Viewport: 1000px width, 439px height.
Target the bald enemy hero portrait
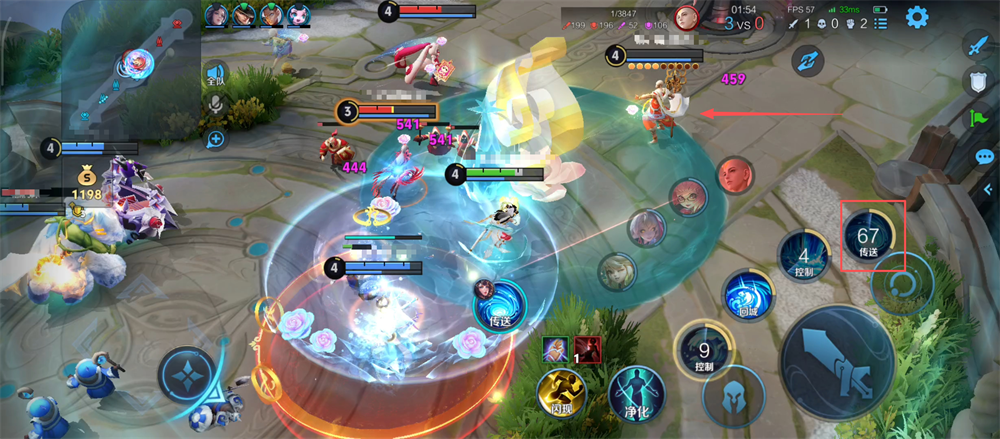pyautogui.click(x=735, y=175)
